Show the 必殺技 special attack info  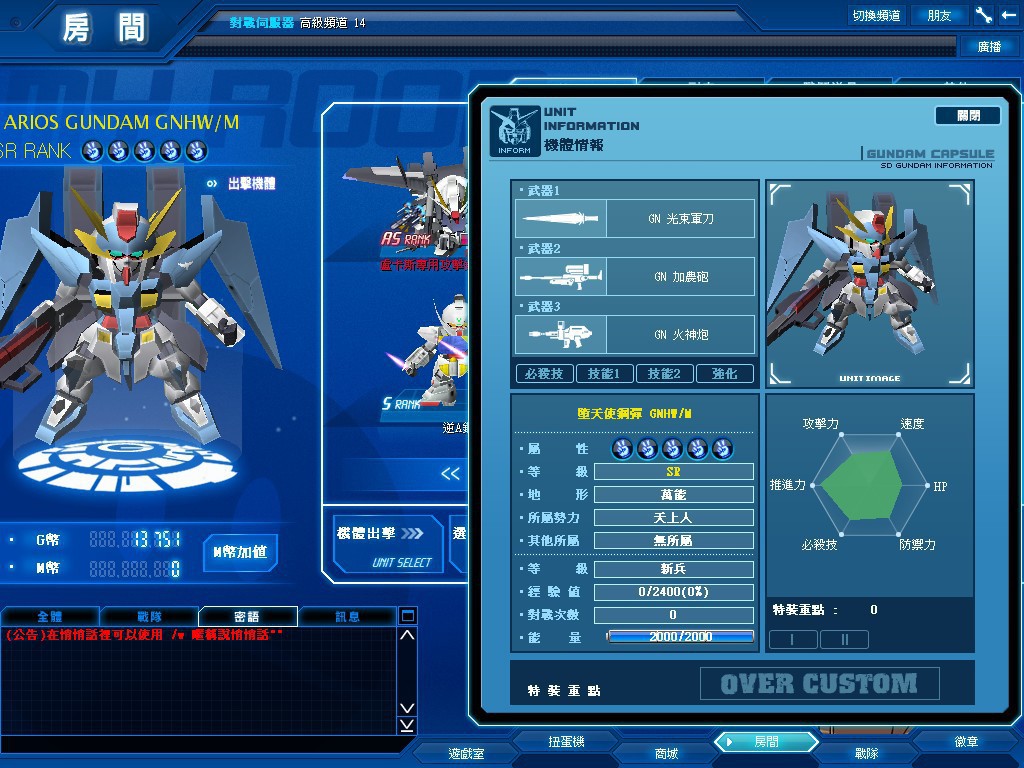click(x=544, y=374)
